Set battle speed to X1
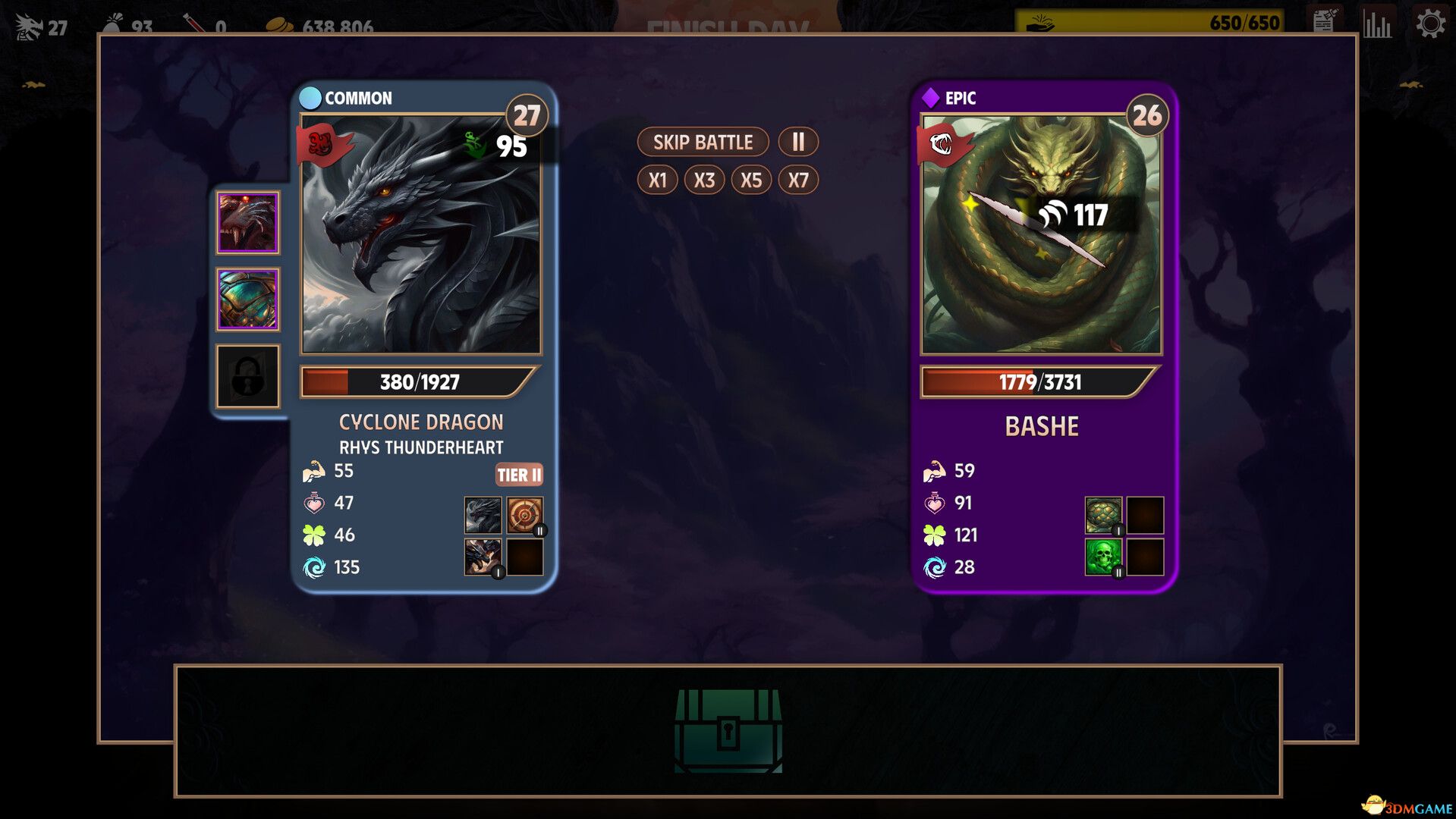The height and width of the screenshot is (819, 1456). click(657, 180)
